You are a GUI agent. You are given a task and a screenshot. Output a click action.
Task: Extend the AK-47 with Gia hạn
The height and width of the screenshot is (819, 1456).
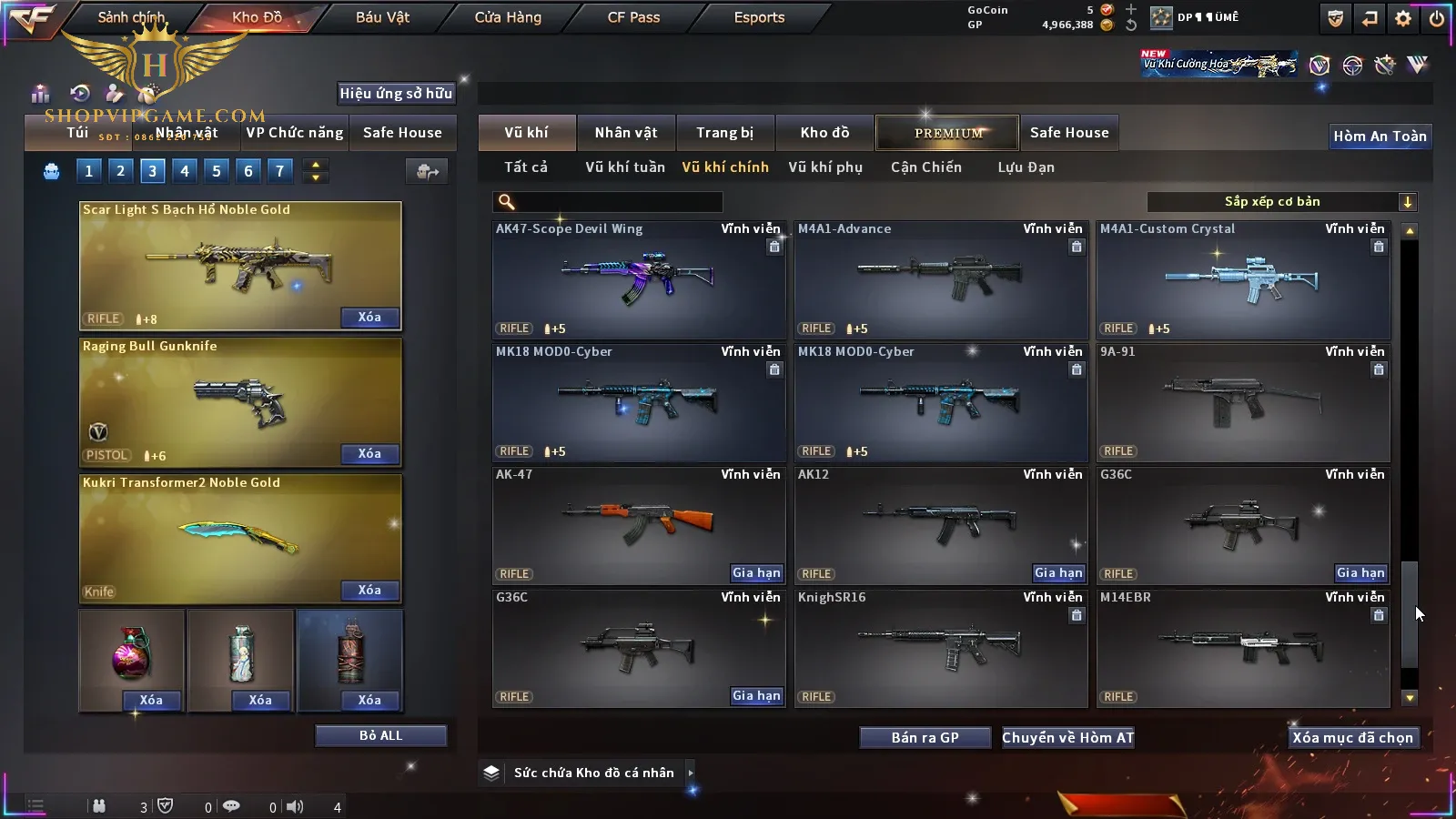[756, 573]
